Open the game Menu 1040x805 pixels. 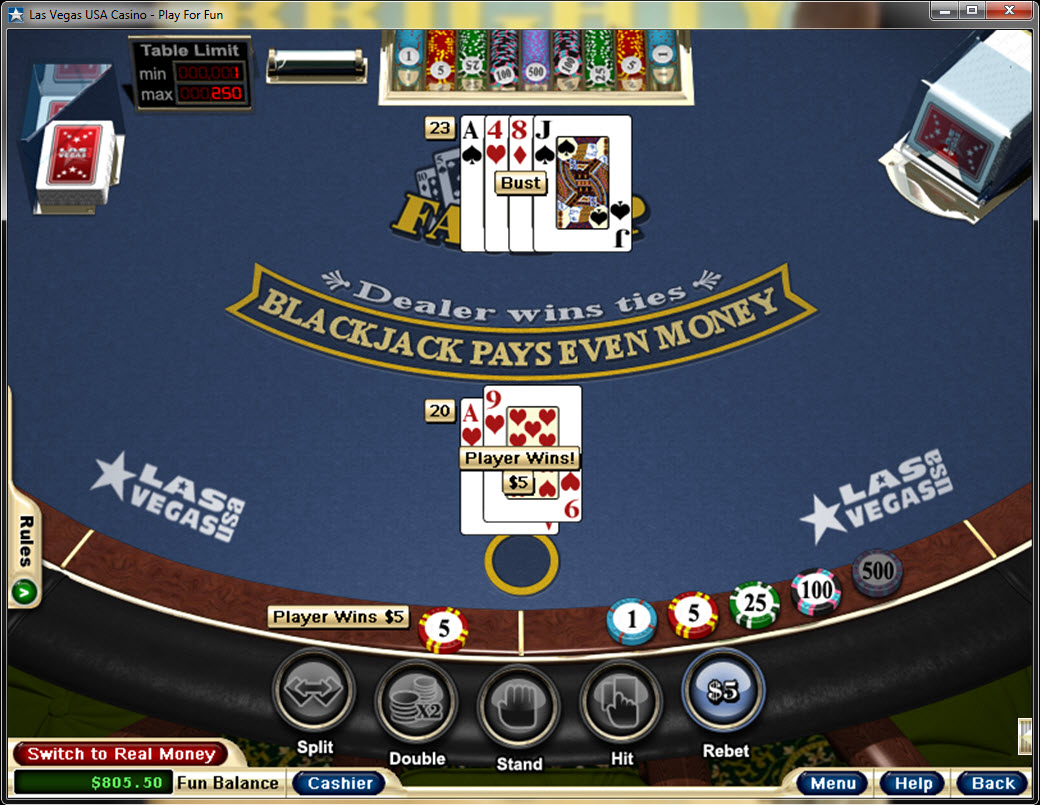(832, 783)
